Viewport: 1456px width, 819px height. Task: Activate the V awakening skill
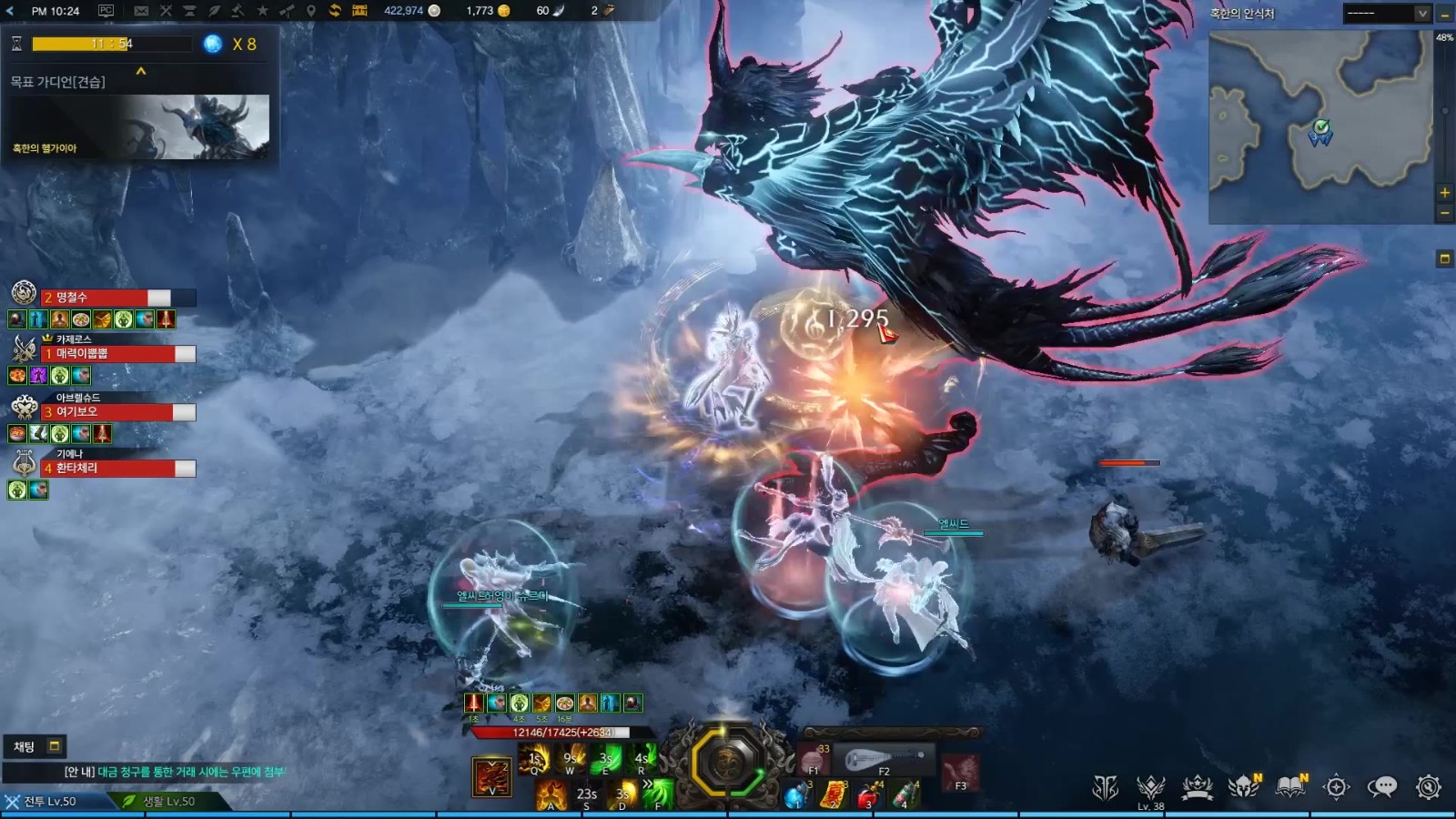click(491, 776)
